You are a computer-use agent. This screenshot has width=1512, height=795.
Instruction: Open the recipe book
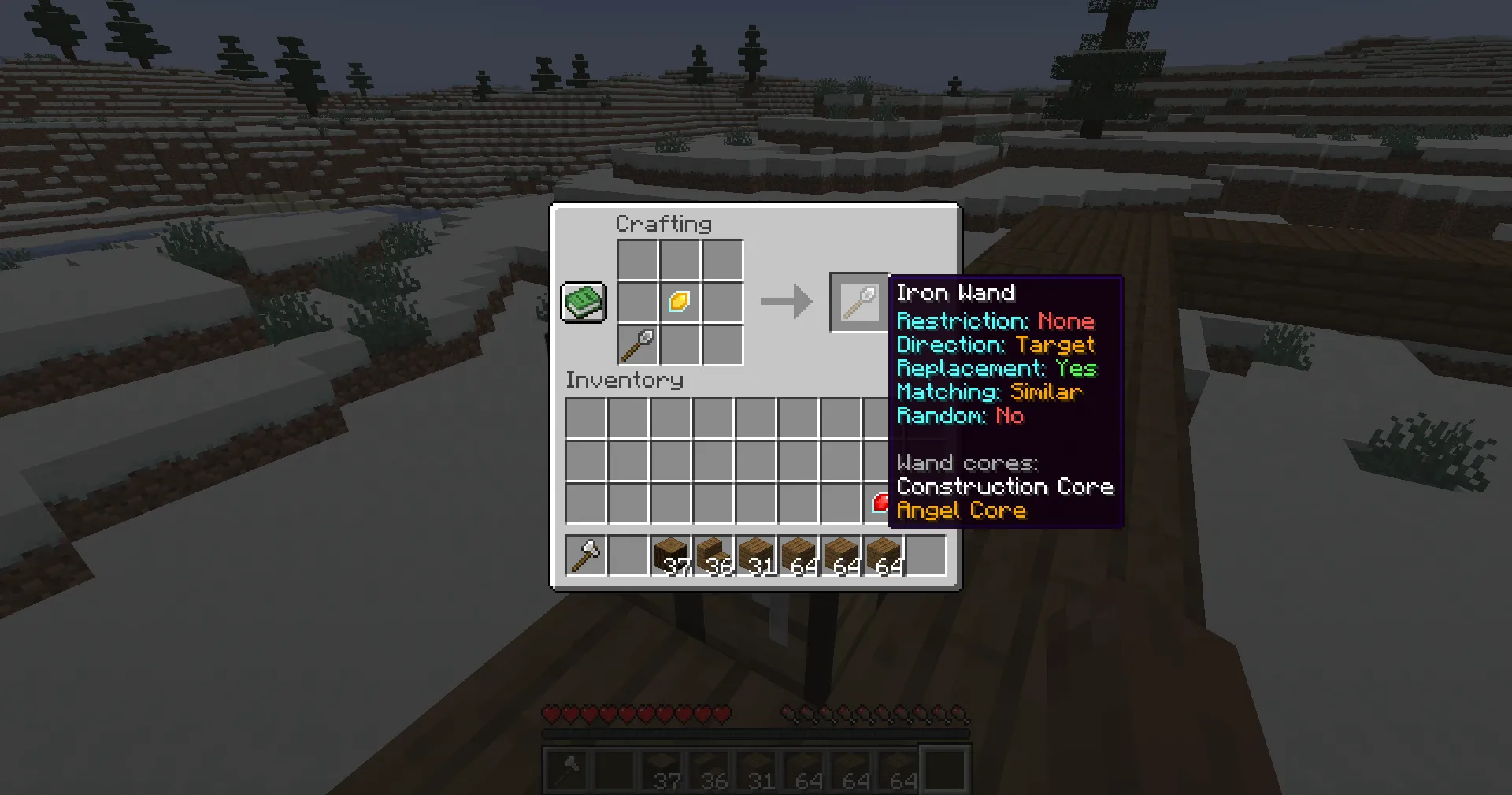(583, 302)
